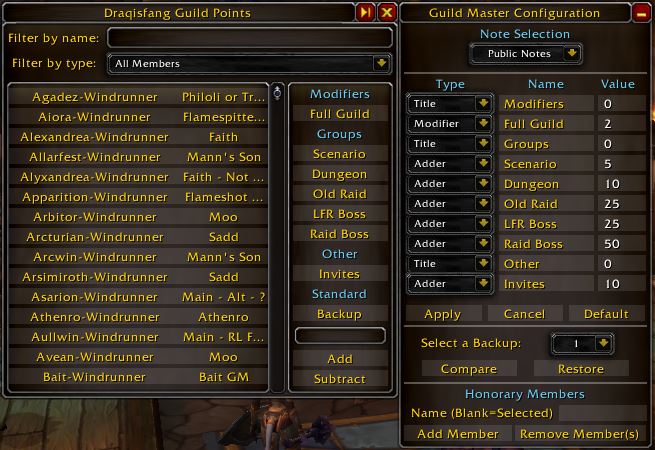This screenshot has width=655, height=450.
Task: Click the Subtract points button
Action: click(339, 379)
